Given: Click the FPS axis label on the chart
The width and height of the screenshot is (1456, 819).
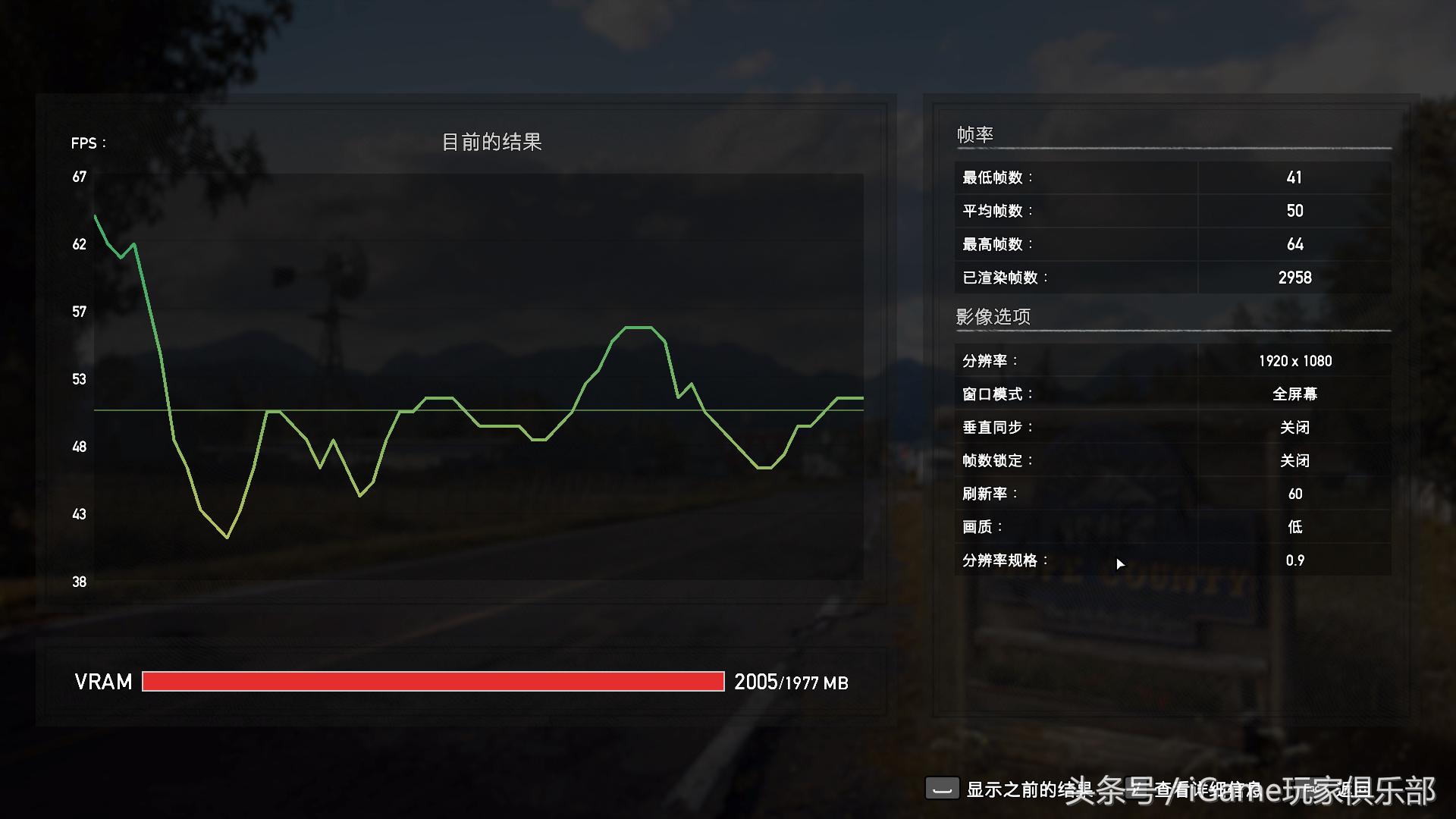Looking at the screenshot, I should [x=86, y=143].
